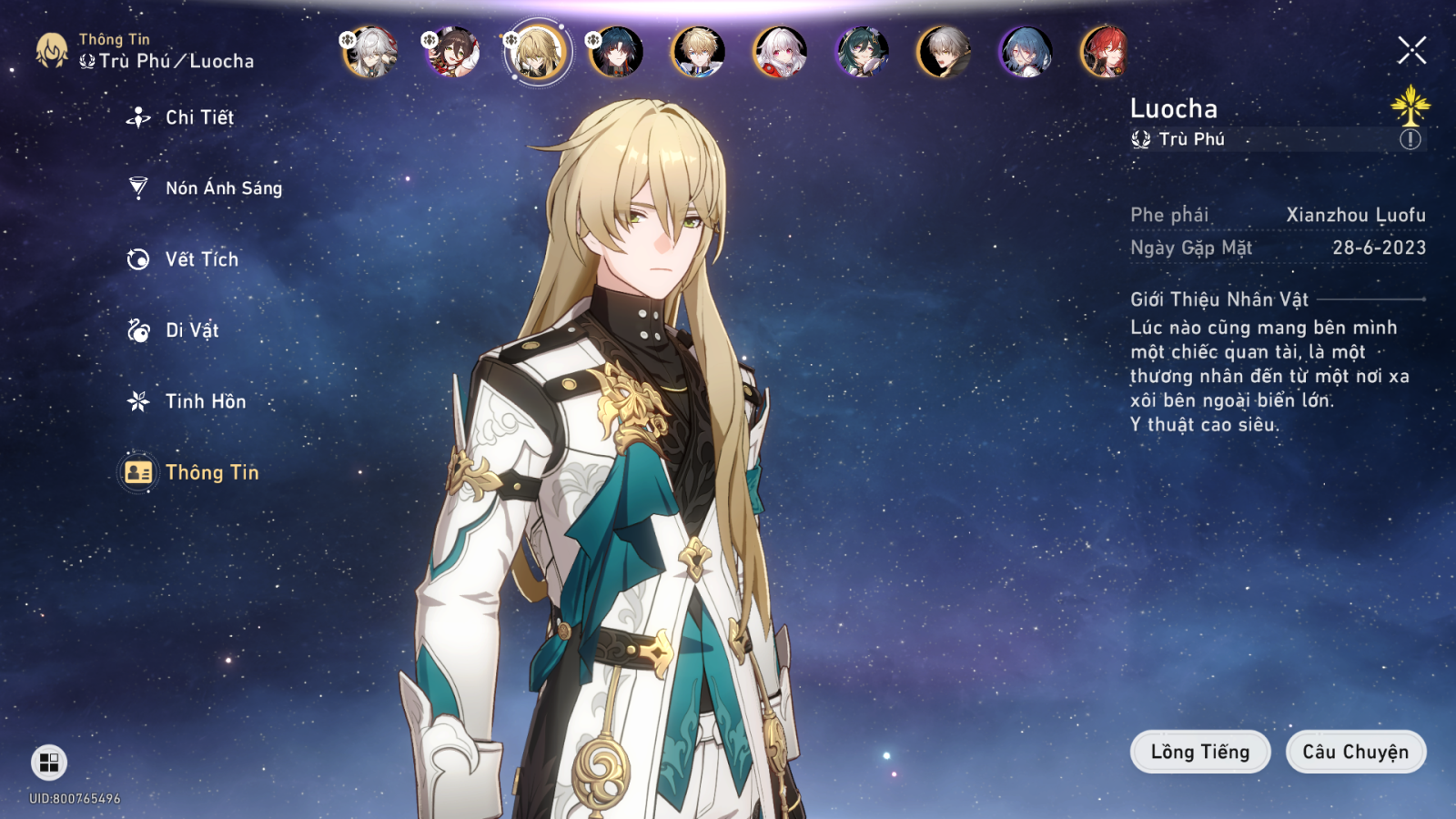
Task: Open the four-square grid menu icon
Action: pos(49,763)
